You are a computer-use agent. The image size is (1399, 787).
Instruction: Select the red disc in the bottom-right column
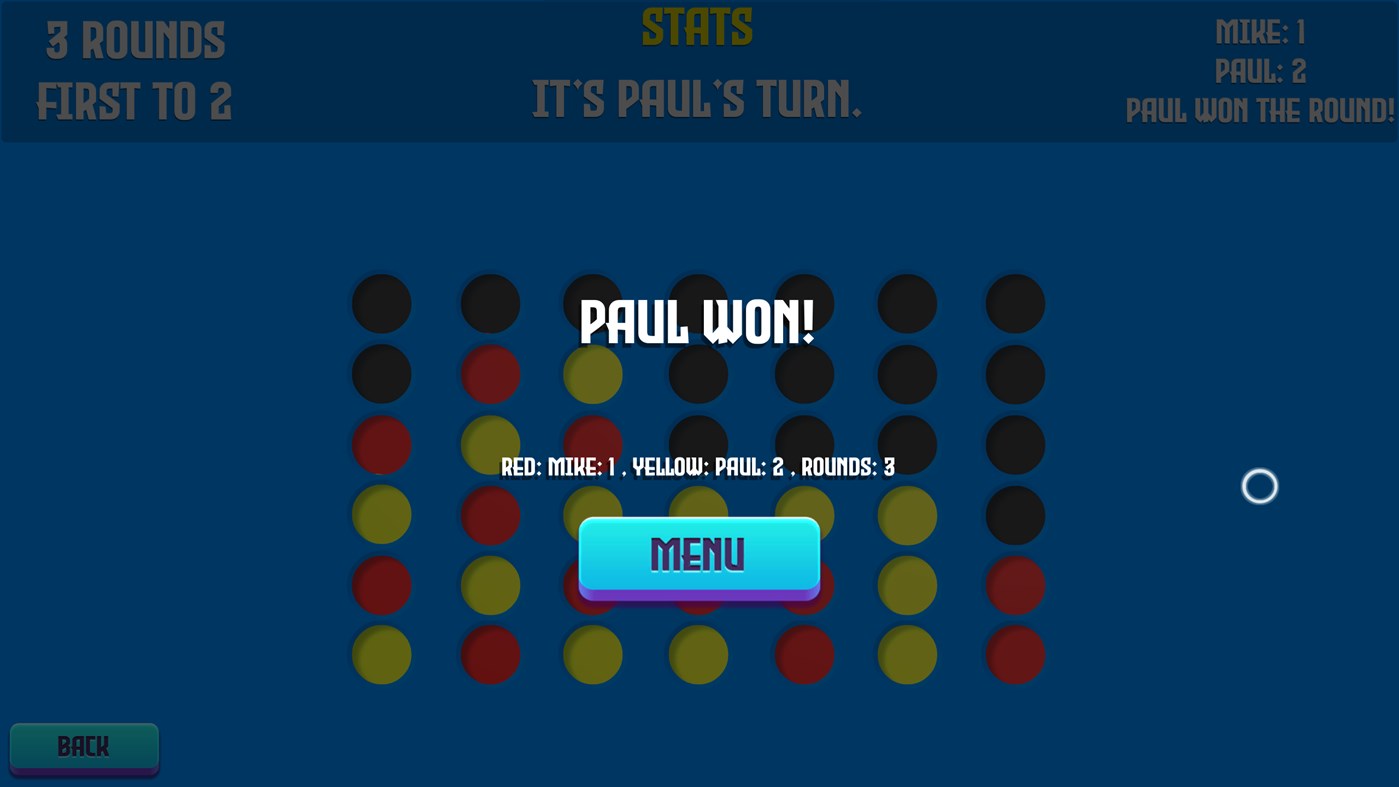click(1015, 654)
